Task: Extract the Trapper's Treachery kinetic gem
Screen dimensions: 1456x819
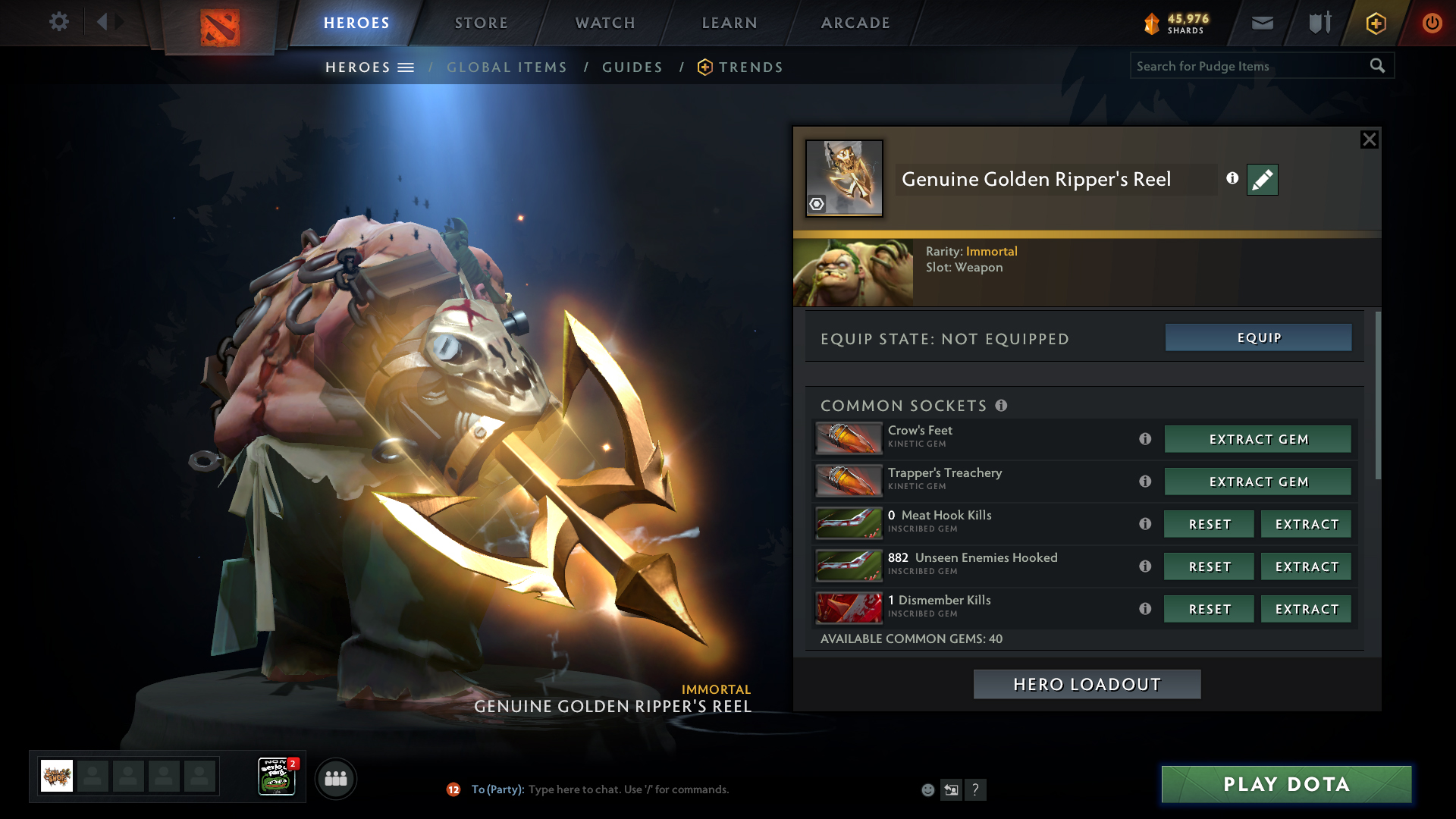Action: 1258,482
